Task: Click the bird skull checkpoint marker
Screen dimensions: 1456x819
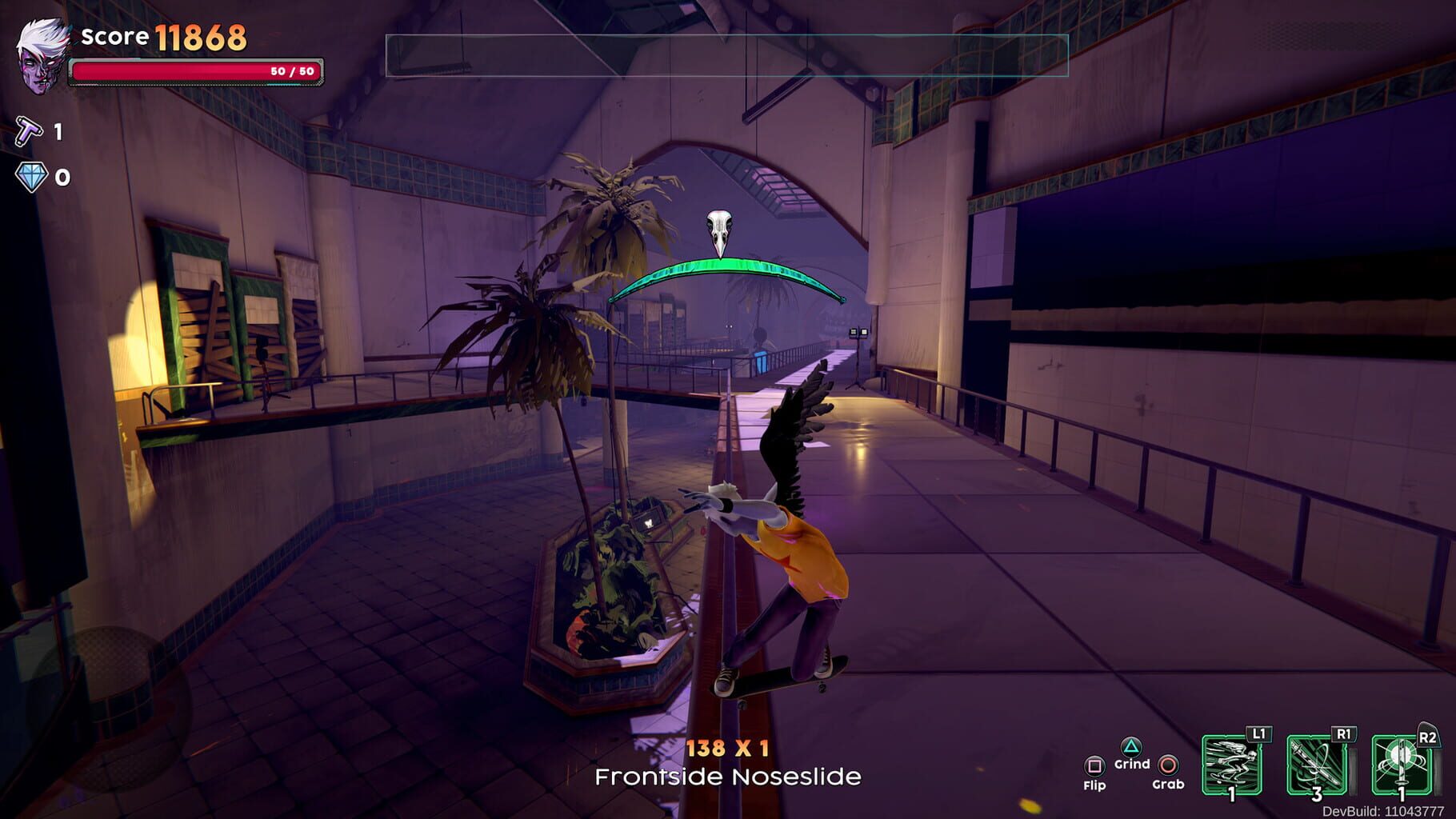Action: tap(720, 228)
